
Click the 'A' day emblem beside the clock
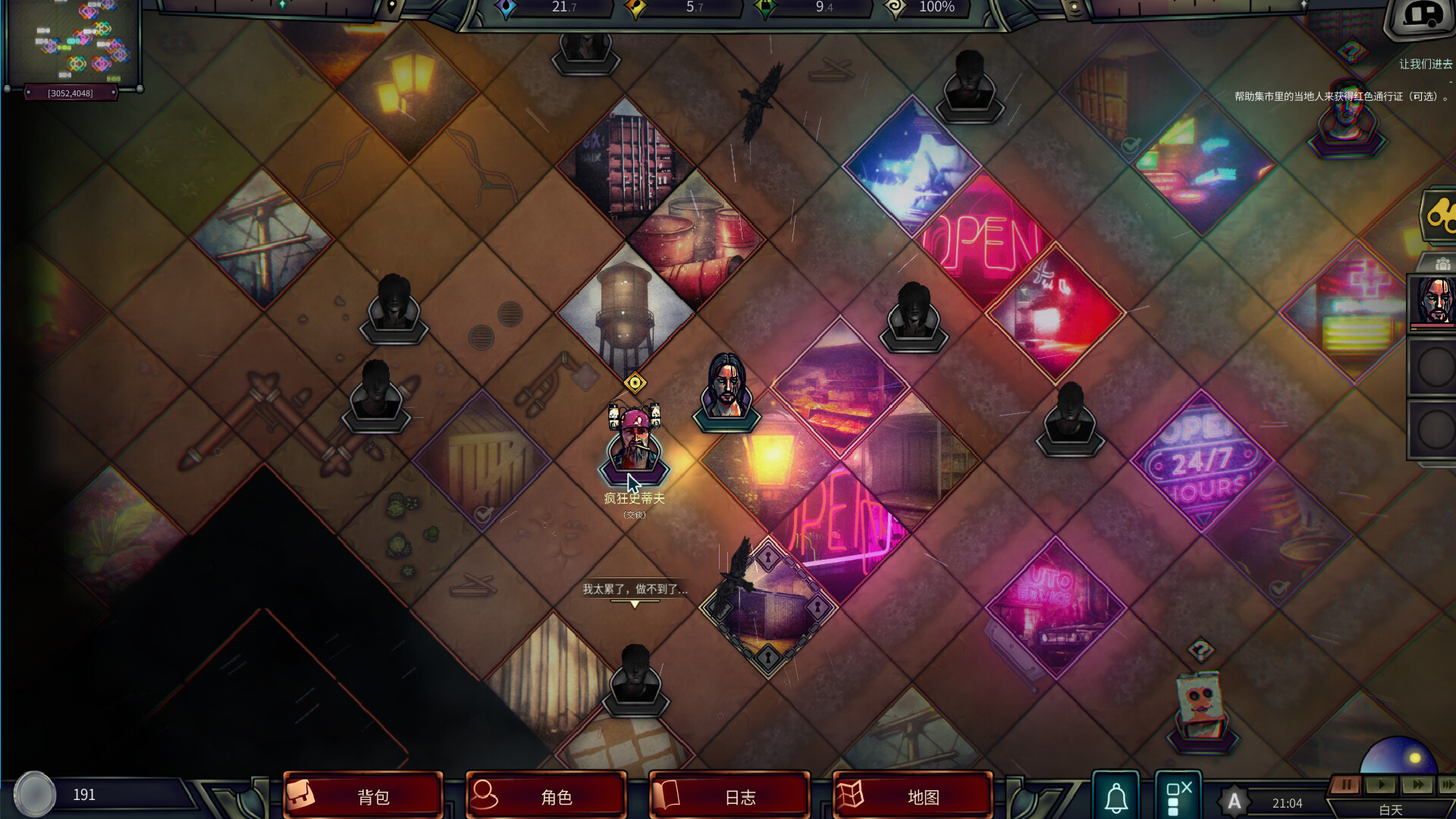pos(1235,799)
